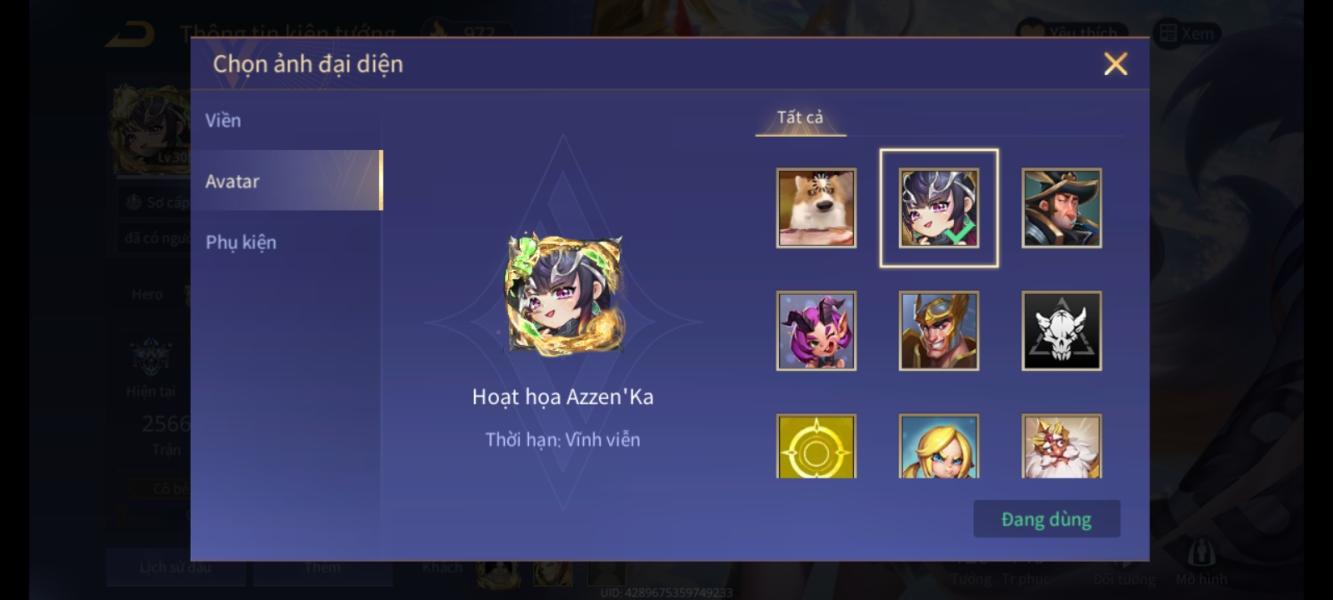
Task: Click the Đang dùng button
Action: click(x=1046, y=519)
